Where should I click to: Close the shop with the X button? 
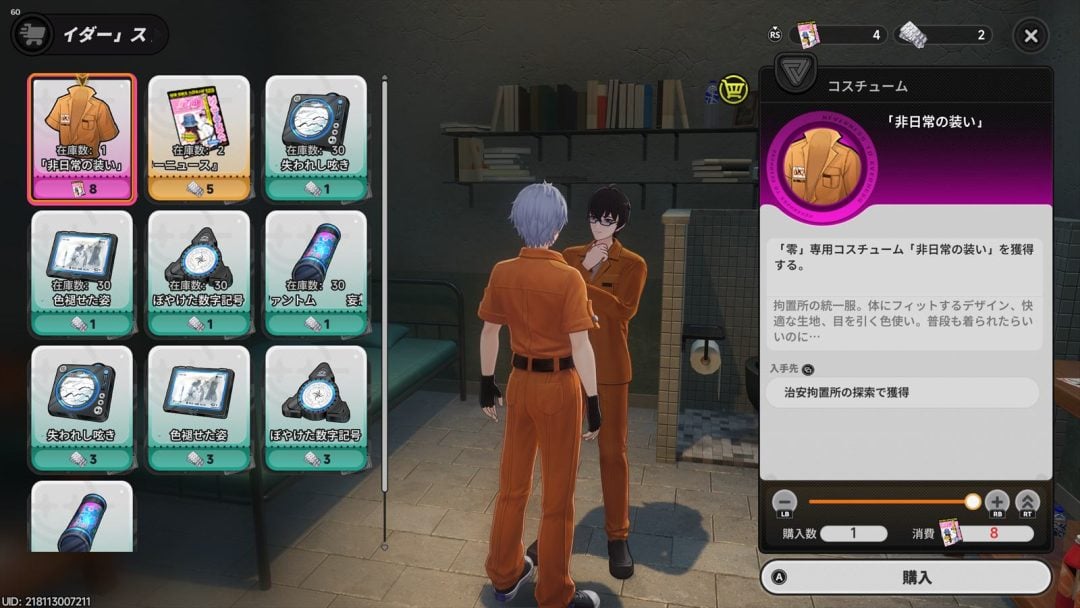1031,36
